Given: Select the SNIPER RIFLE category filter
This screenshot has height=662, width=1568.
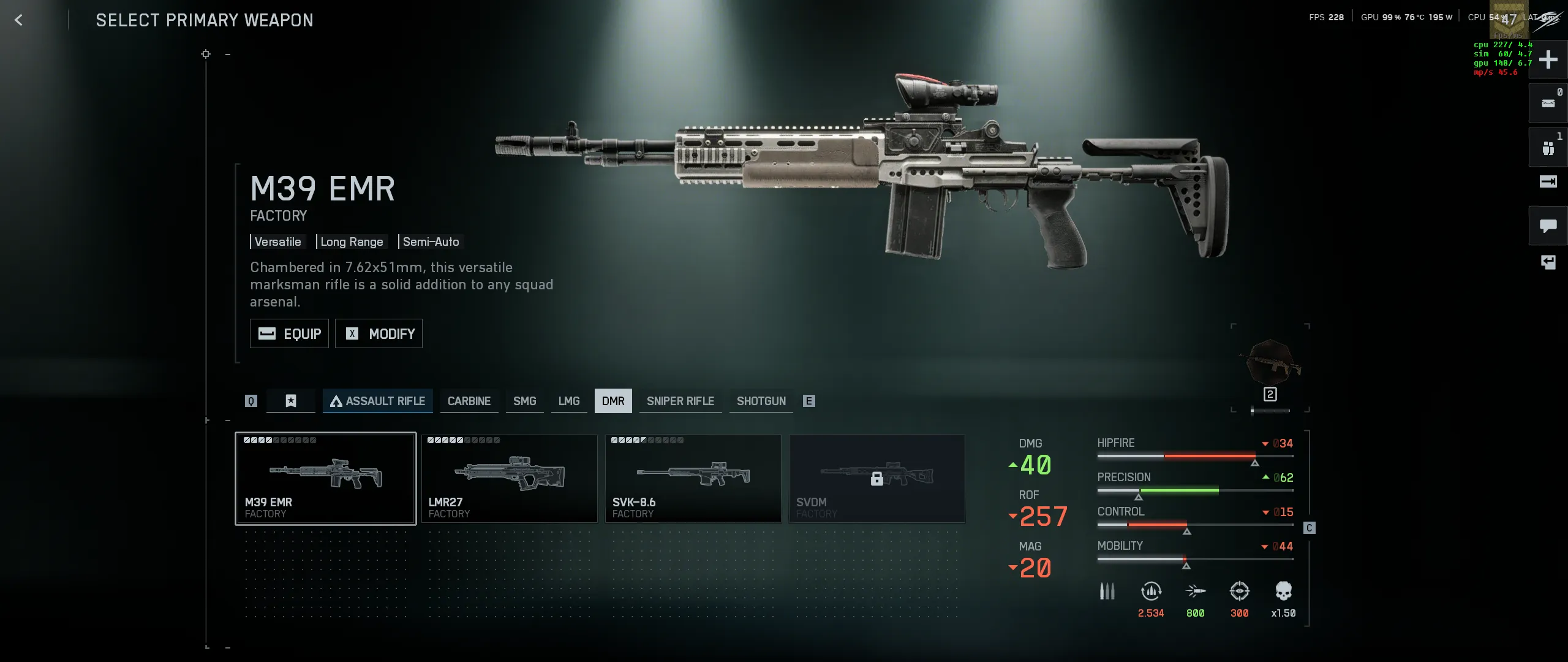Looking at the screenshot, I should pyautogui.click(x=680, y=401).
